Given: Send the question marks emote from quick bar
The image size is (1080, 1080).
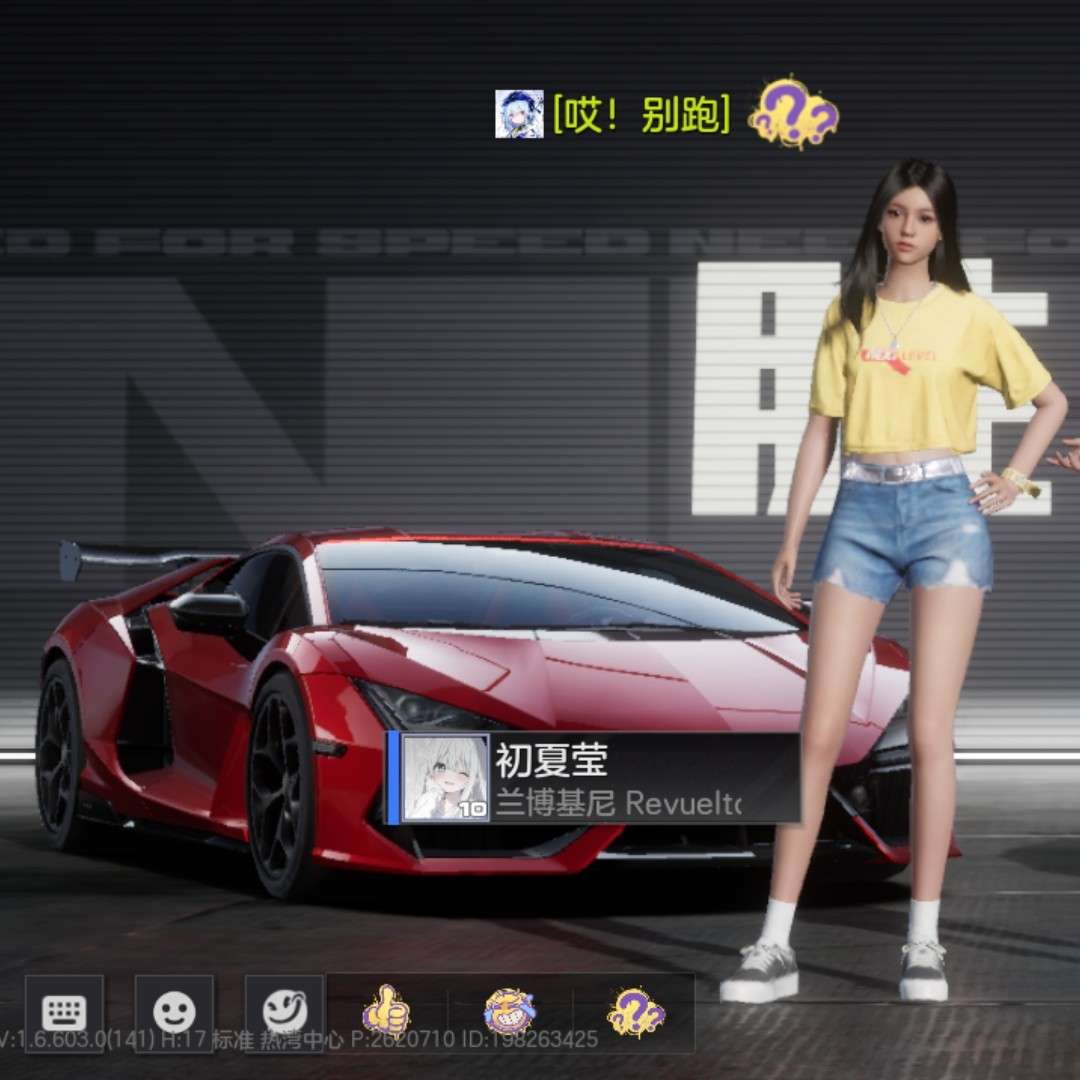Looking at the screenshot, I should coord(636,1011).
